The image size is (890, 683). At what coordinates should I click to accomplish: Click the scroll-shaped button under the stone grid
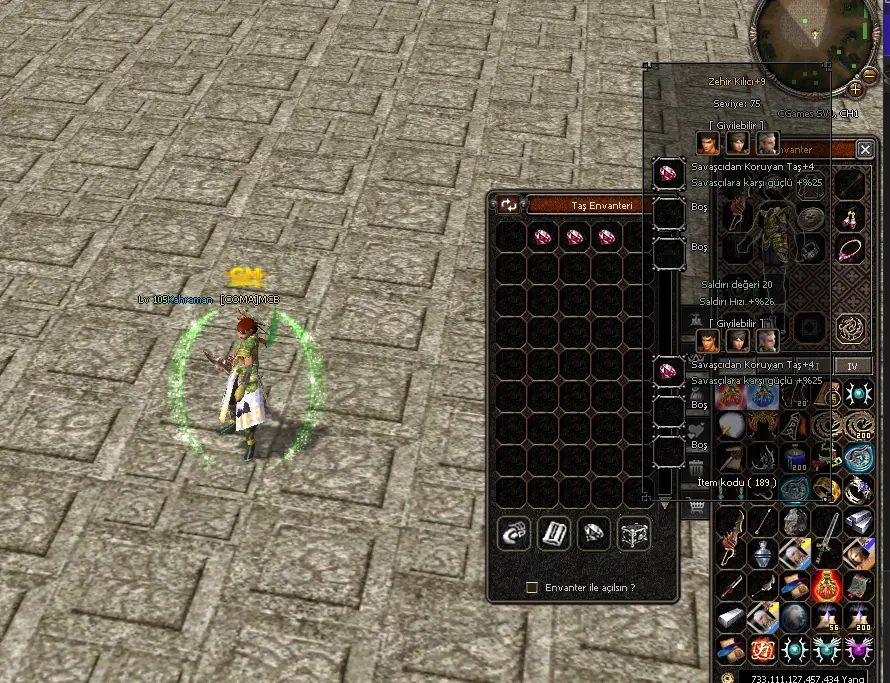pos(553,533)
